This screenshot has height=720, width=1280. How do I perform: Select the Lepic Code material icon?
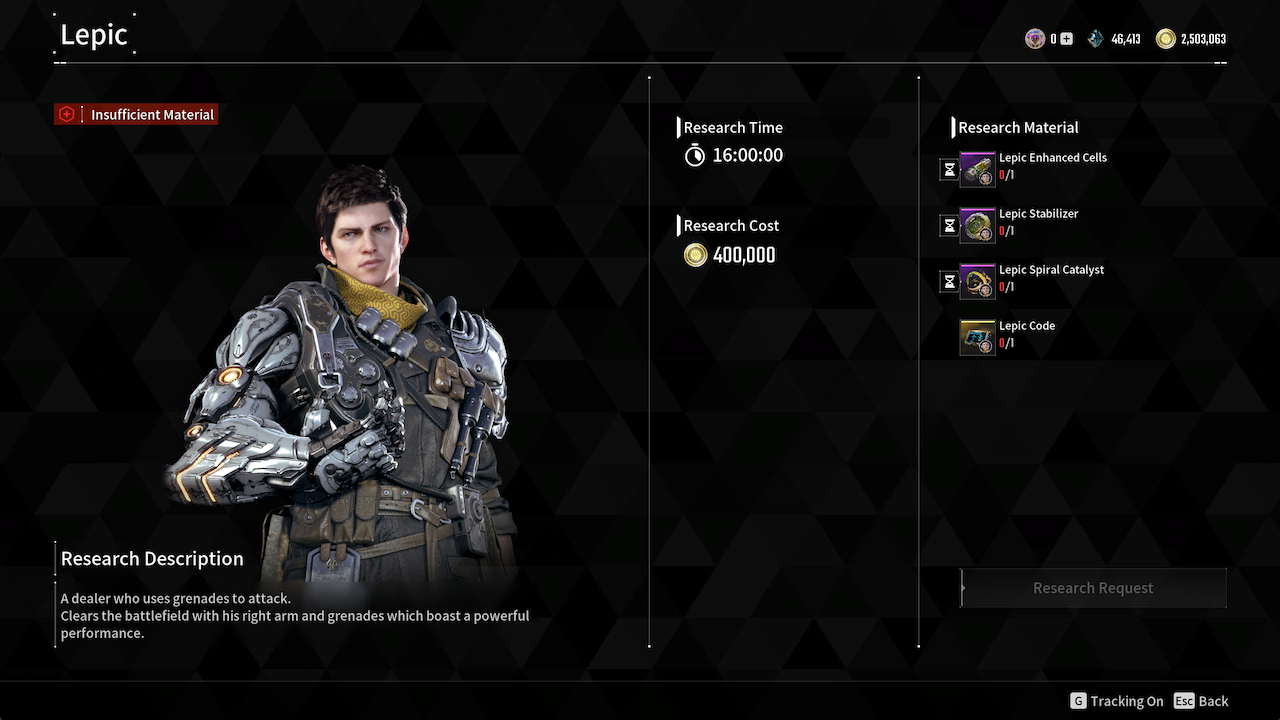pyautogui.click(x=977, y=338)
